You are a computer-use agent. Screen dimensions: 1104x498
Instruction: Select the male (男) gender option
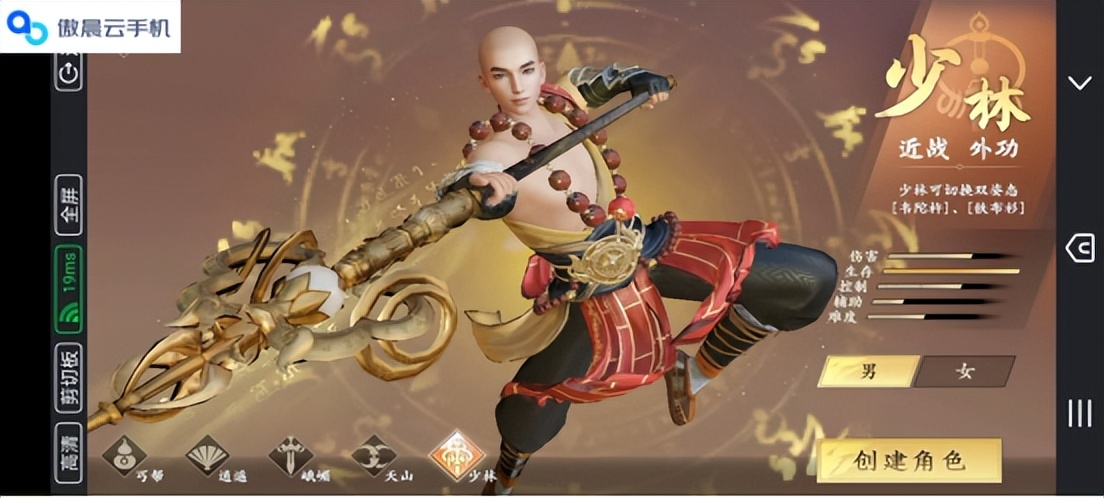point(868,371)
